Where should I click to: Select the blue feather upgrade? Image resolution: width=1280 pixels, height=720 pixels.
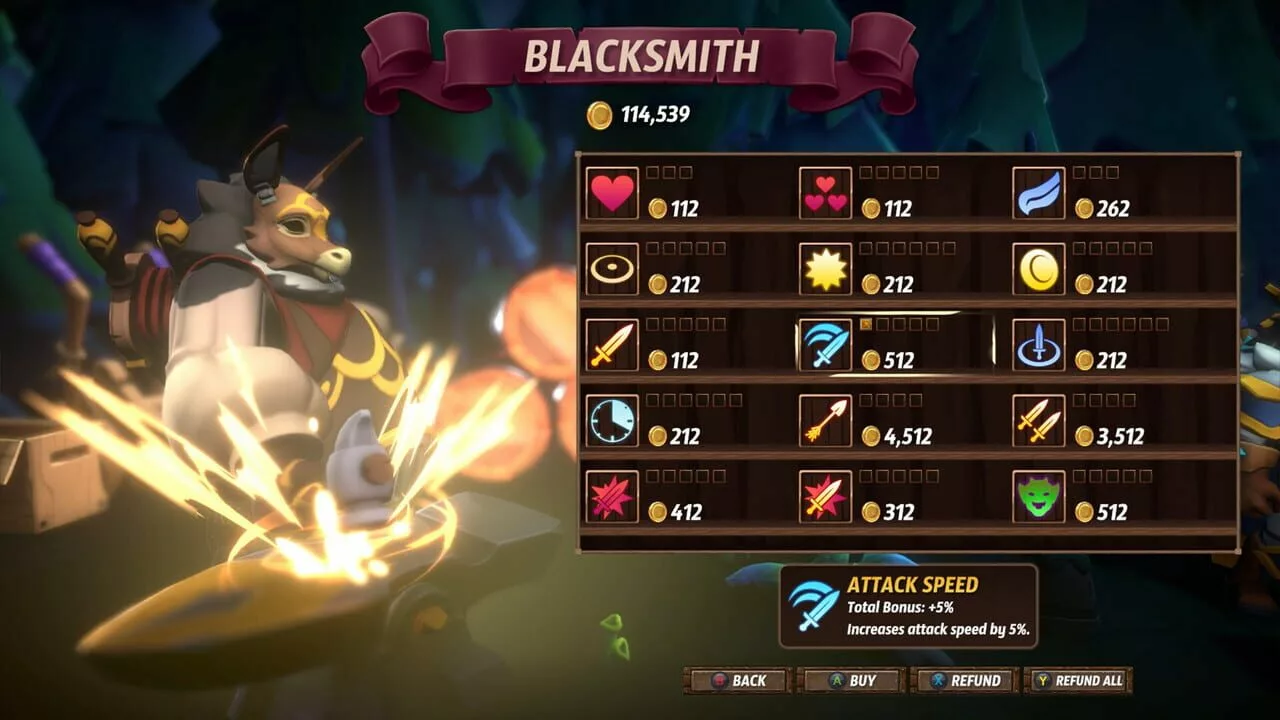[x=1038, y=193]
